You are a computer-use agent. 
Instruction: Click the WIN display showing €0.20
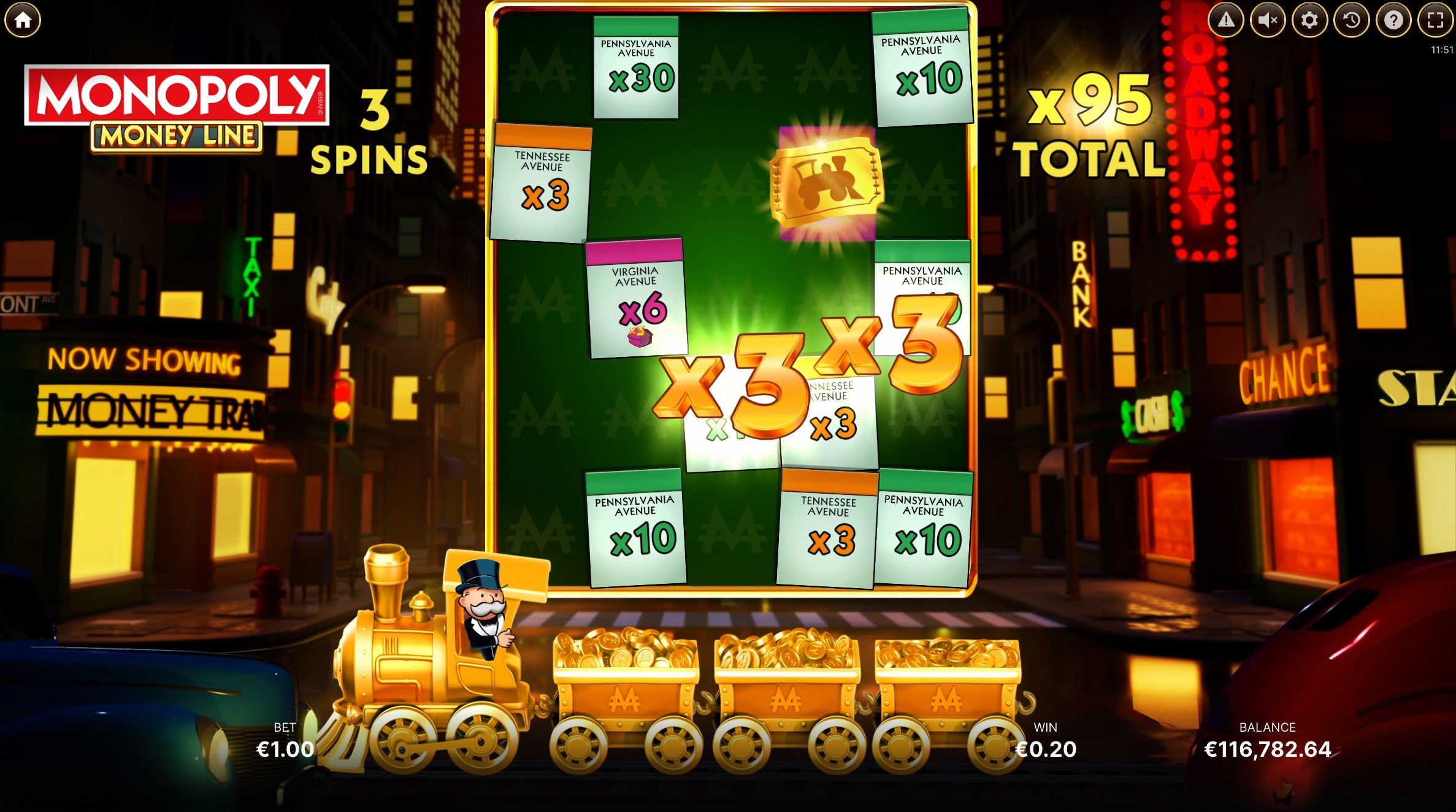1046,748
